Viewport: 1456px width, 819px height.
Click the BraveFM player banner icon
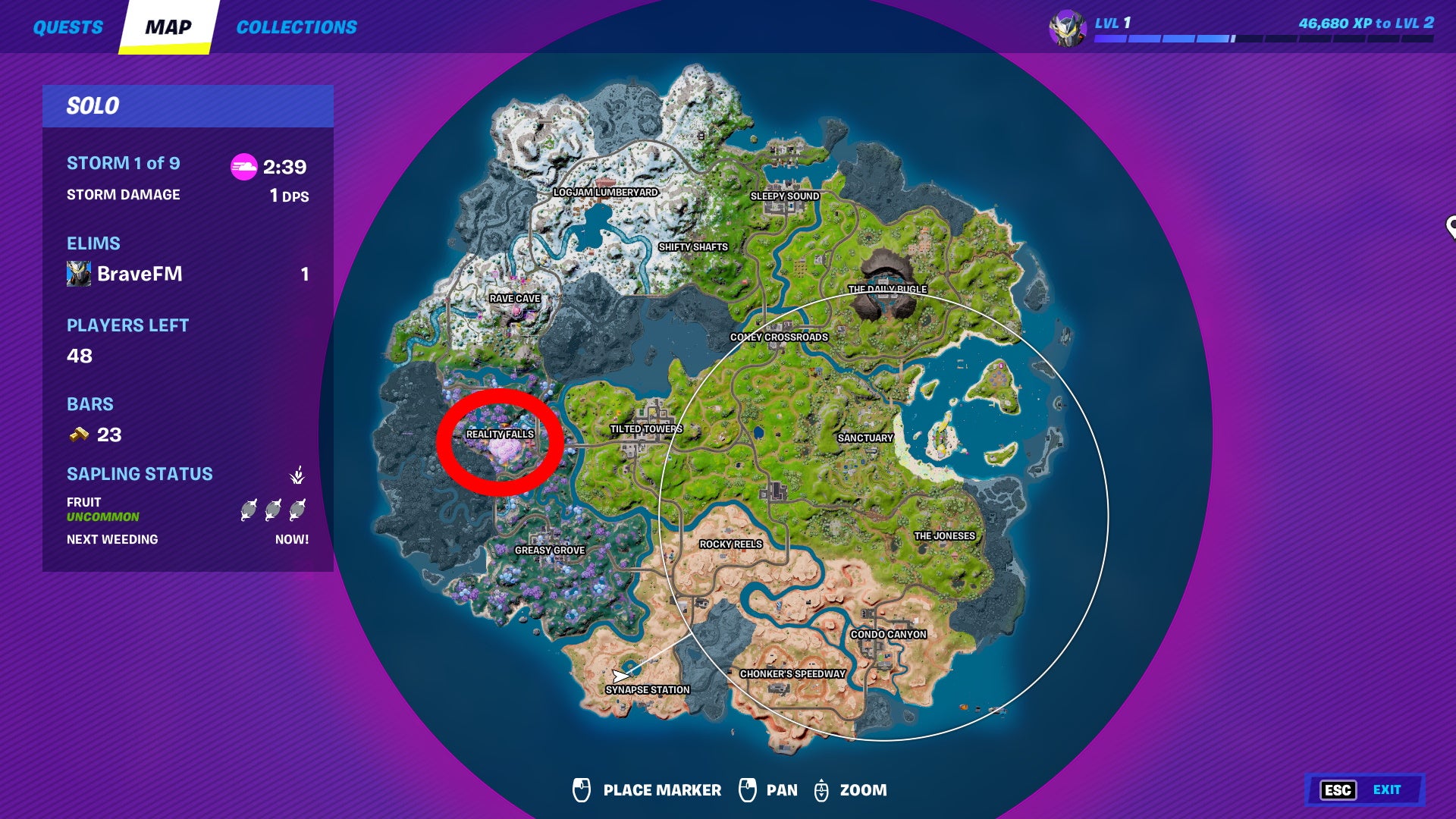coord(79,275)
